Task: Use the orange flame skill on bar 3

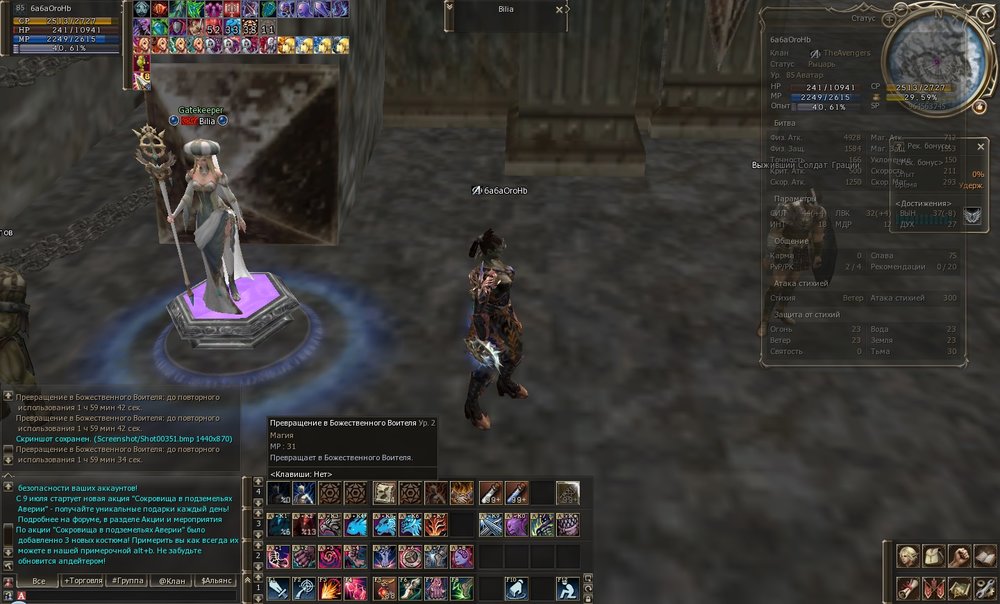Action: coord(436,525)
